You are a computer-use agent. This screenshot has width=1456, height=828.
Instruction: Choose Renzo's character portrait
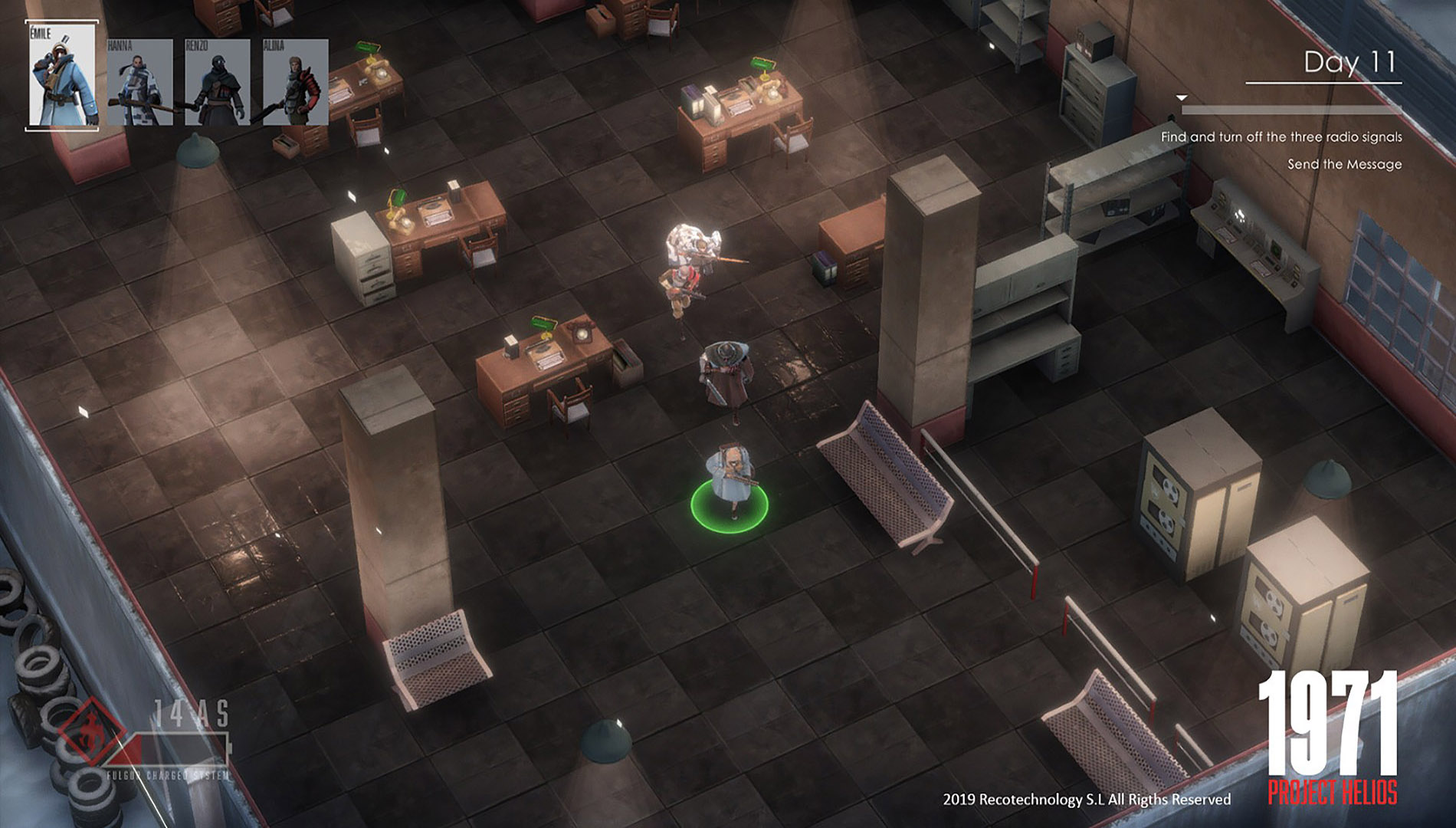(217, 83)
